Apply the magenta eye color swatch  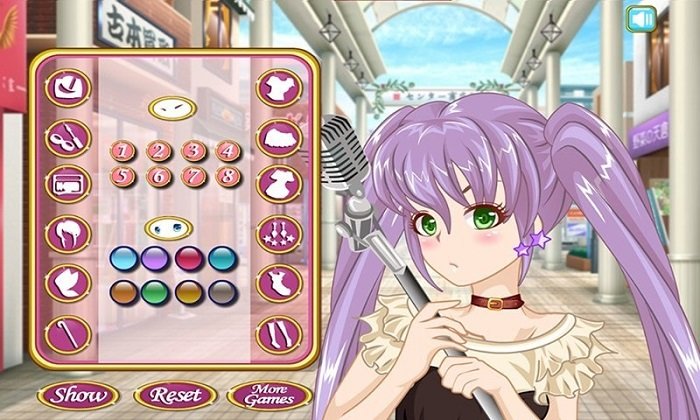[190, 259]
